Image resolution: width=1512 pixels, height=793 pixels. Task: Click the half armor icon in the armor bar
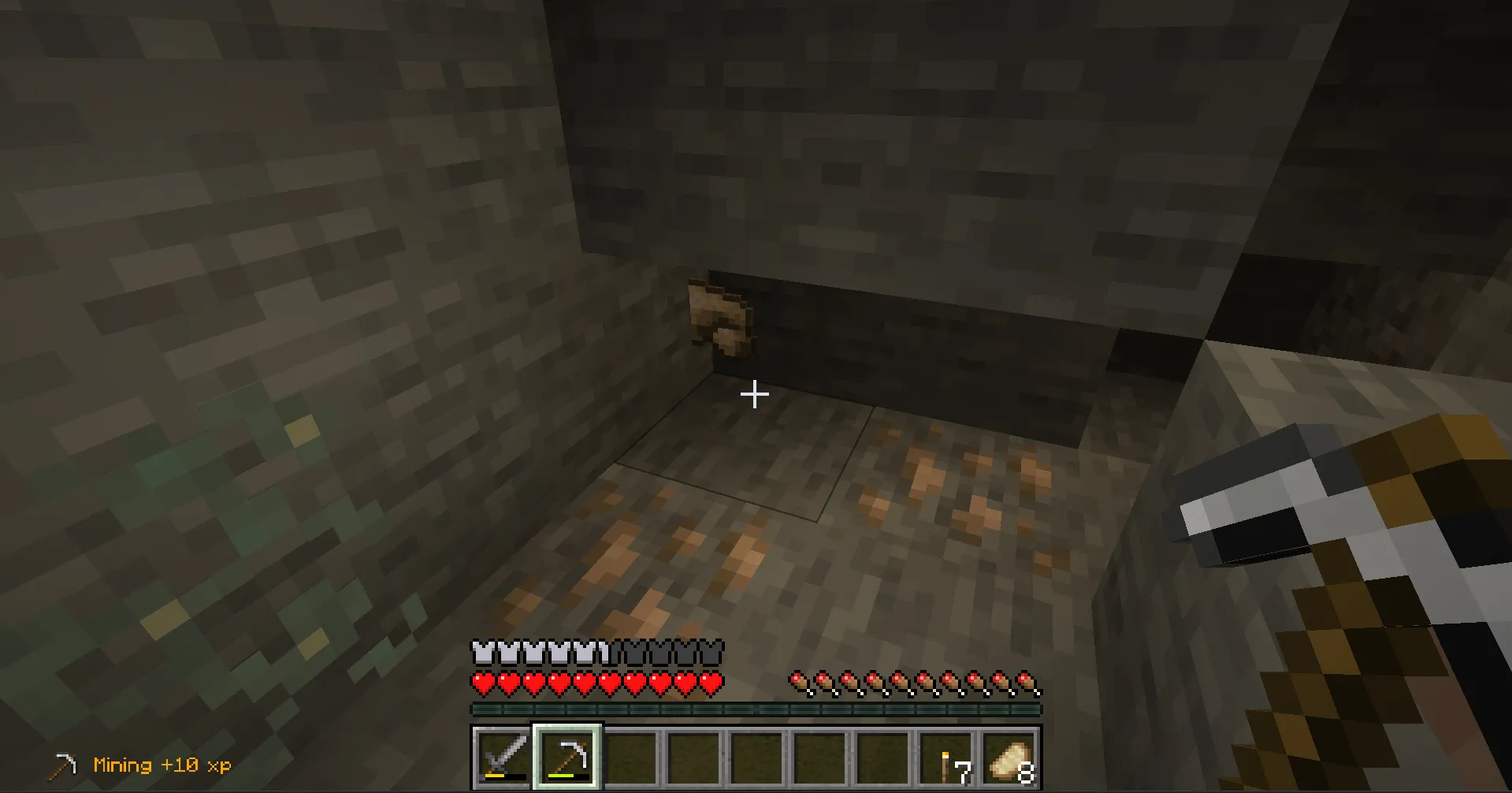tap(604, 651)
